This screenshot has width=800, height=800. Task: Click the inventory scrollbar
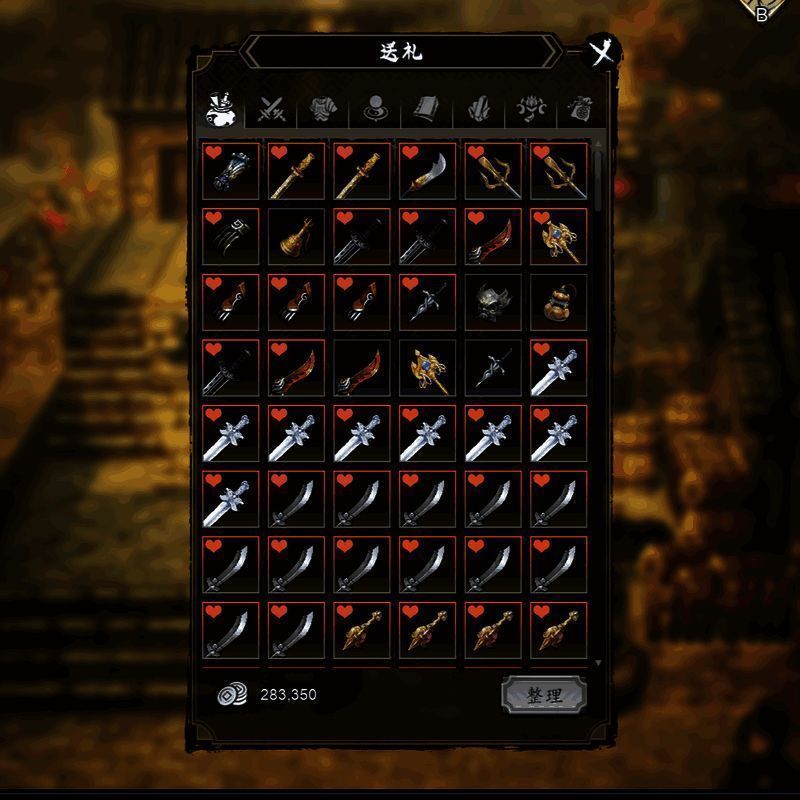598,180
